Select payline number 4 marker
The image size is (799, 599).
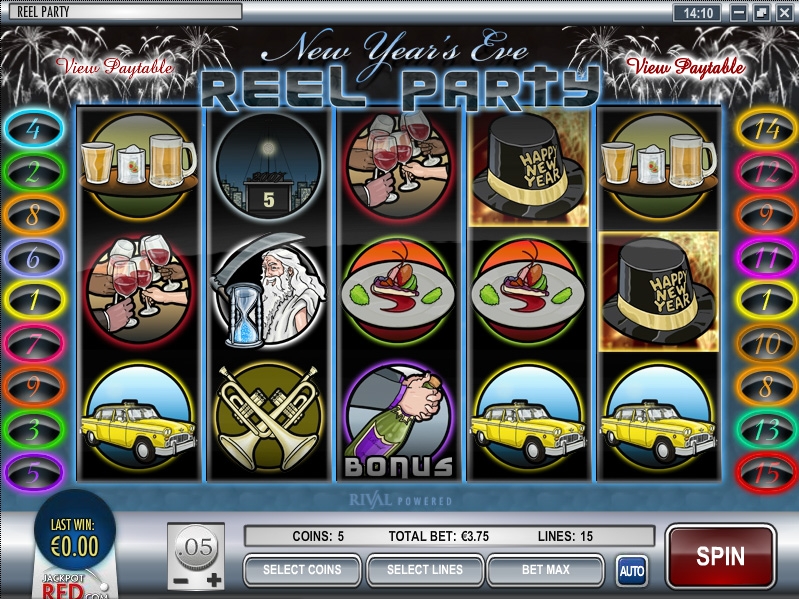coord(33,129)
